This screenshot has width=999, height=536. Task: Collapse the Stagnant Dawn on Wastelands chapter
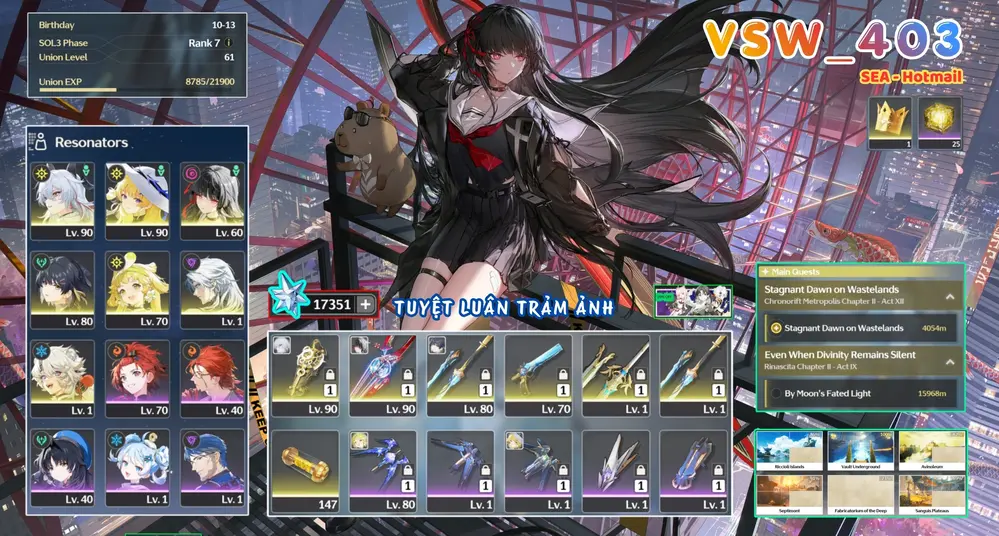pos(949,296)
